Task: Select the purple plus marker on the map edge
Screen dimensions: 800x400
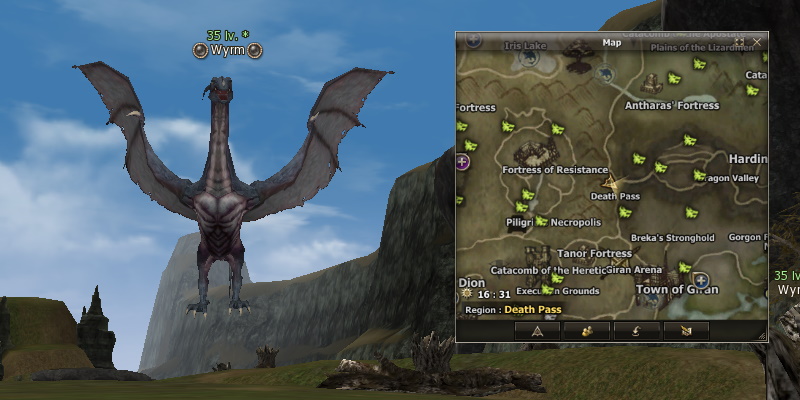Action: pyautogui.click(x=462, y=161)
